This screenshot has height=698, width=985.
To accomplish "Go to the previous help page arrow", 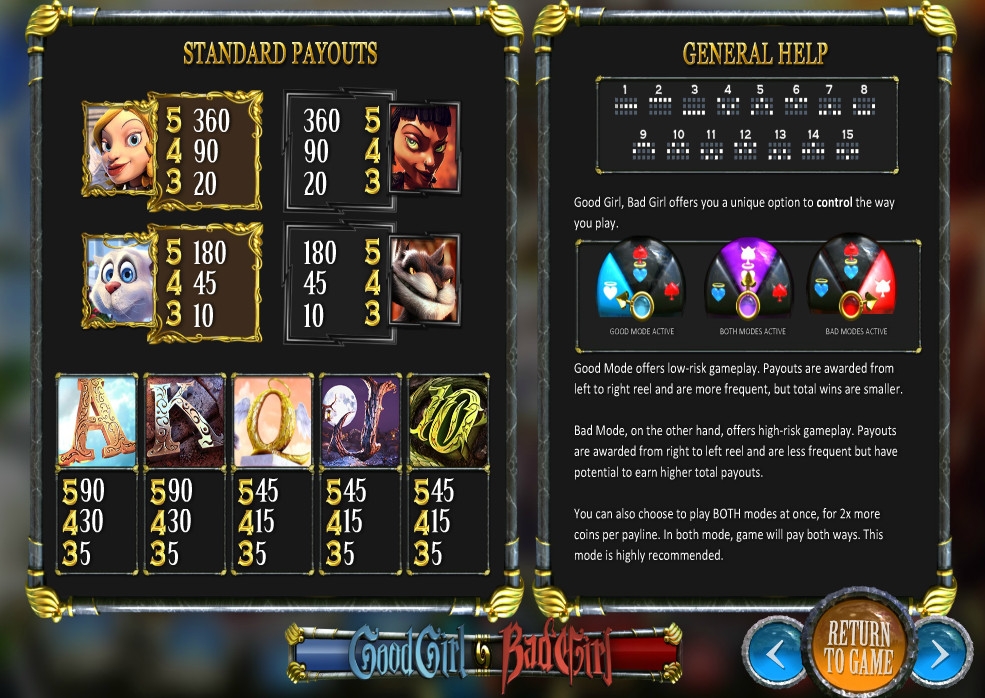I will click(776, 653).
